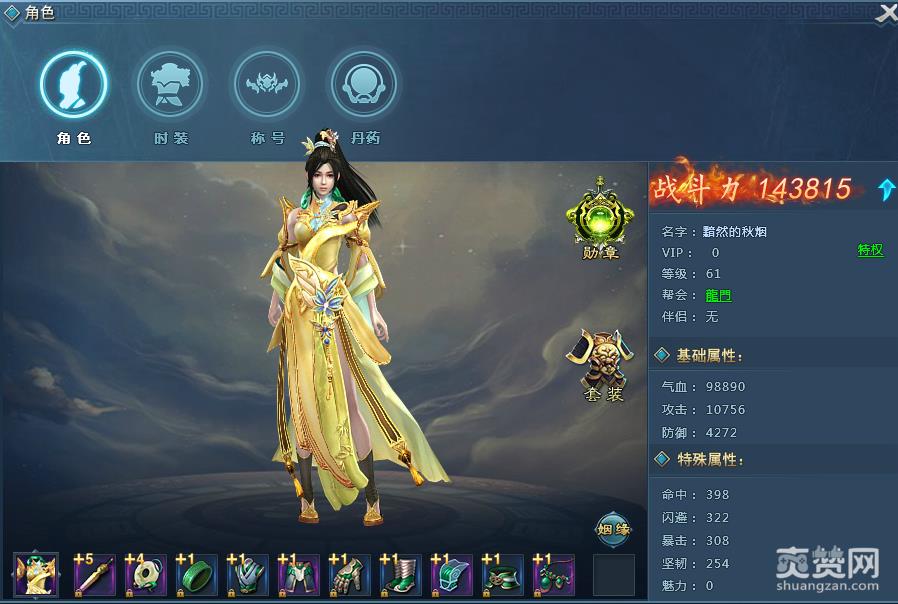Switch to the 丹药 elixir tab
This screenshot has height=604, width=898.
click(365, 86)
